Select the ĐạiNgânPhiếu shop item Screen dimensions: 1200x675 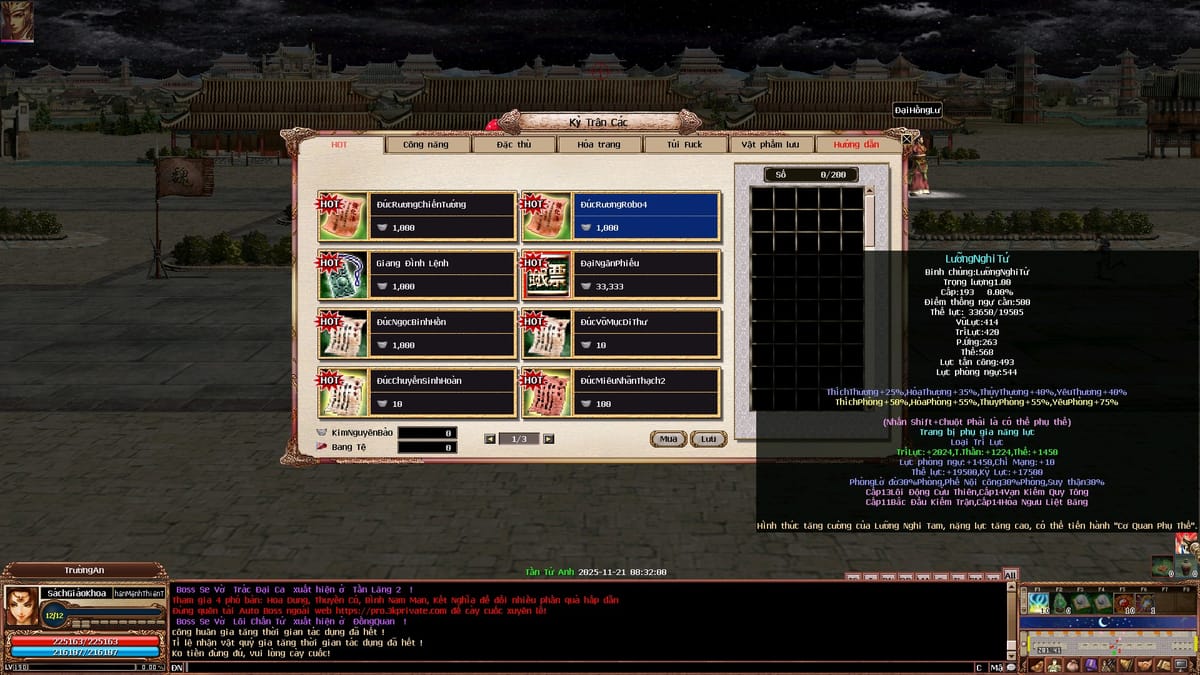(621, 275)
